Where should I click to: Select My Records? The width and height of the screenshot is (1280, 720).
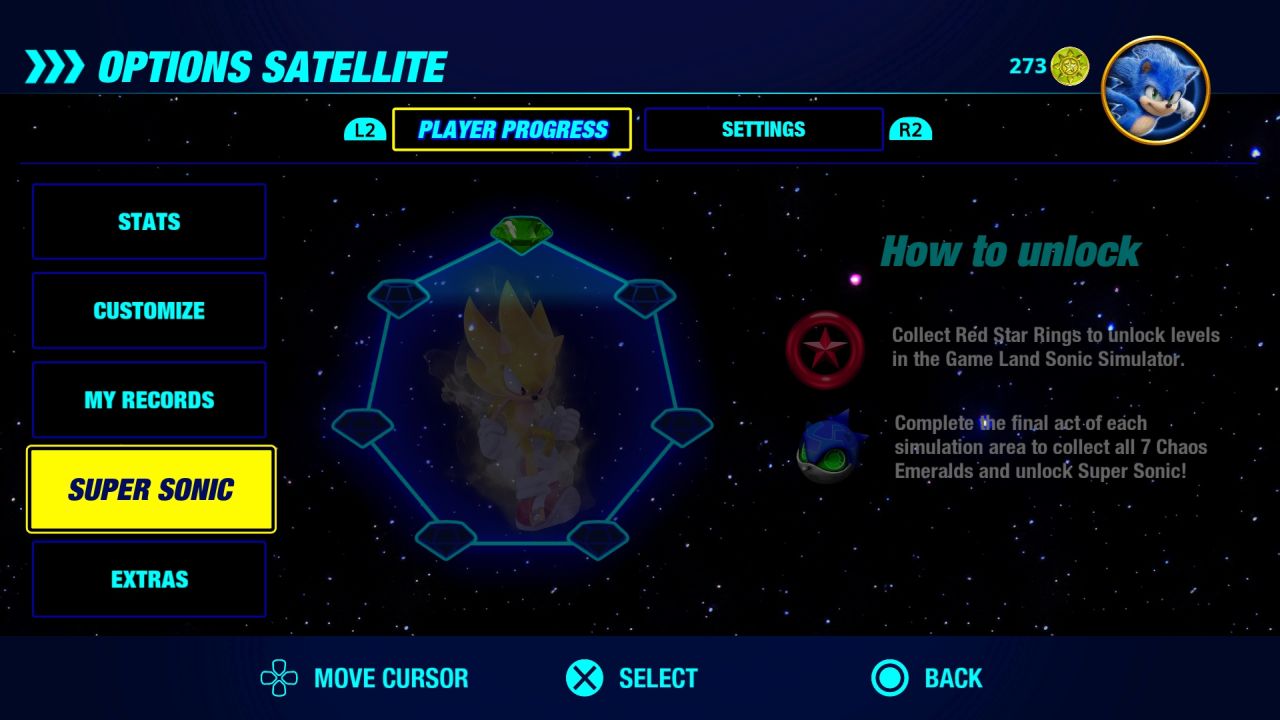(149, 399)
